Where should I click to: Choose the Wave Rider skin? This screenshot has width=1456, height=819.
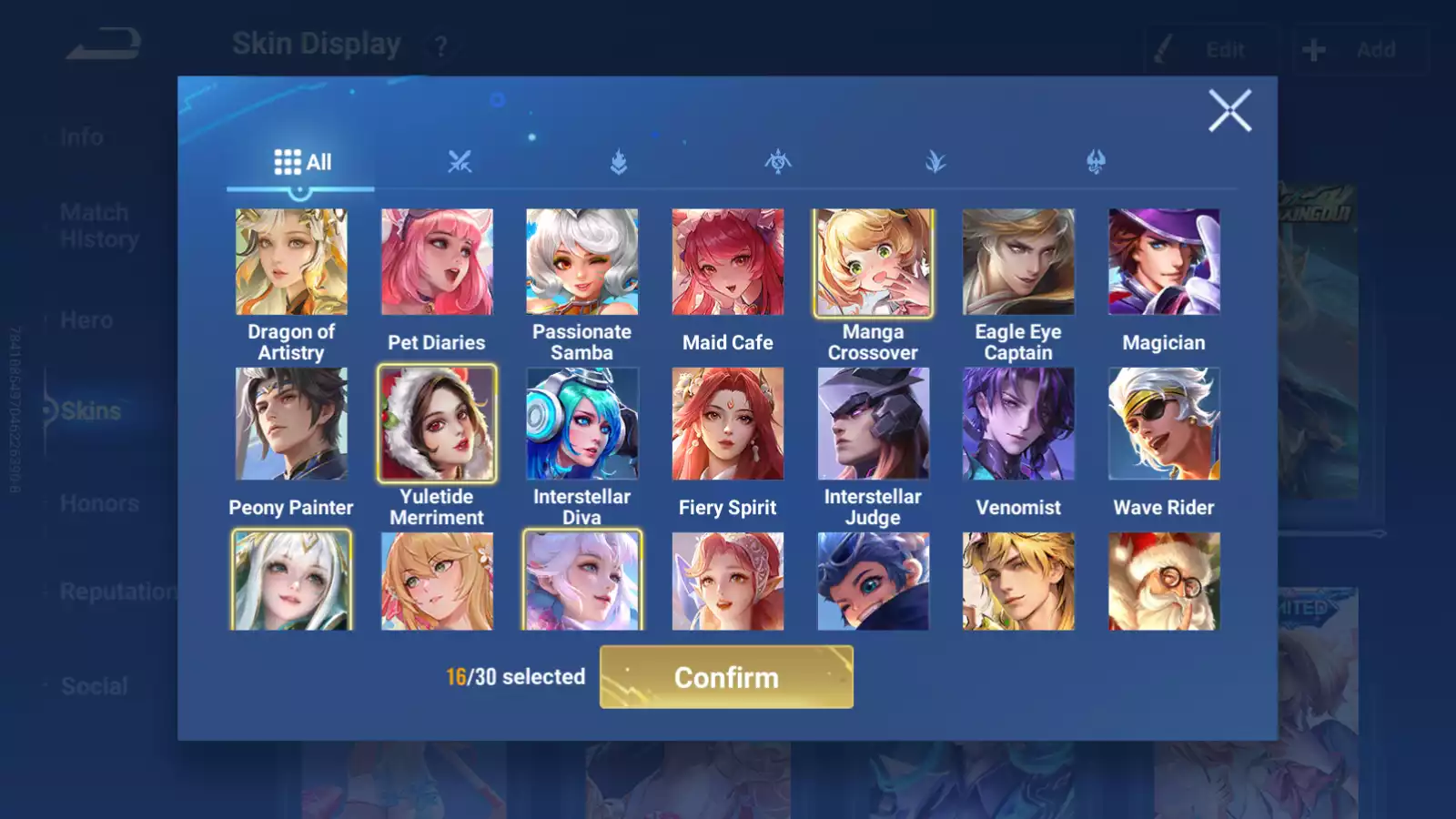(x=1164, y=423)
